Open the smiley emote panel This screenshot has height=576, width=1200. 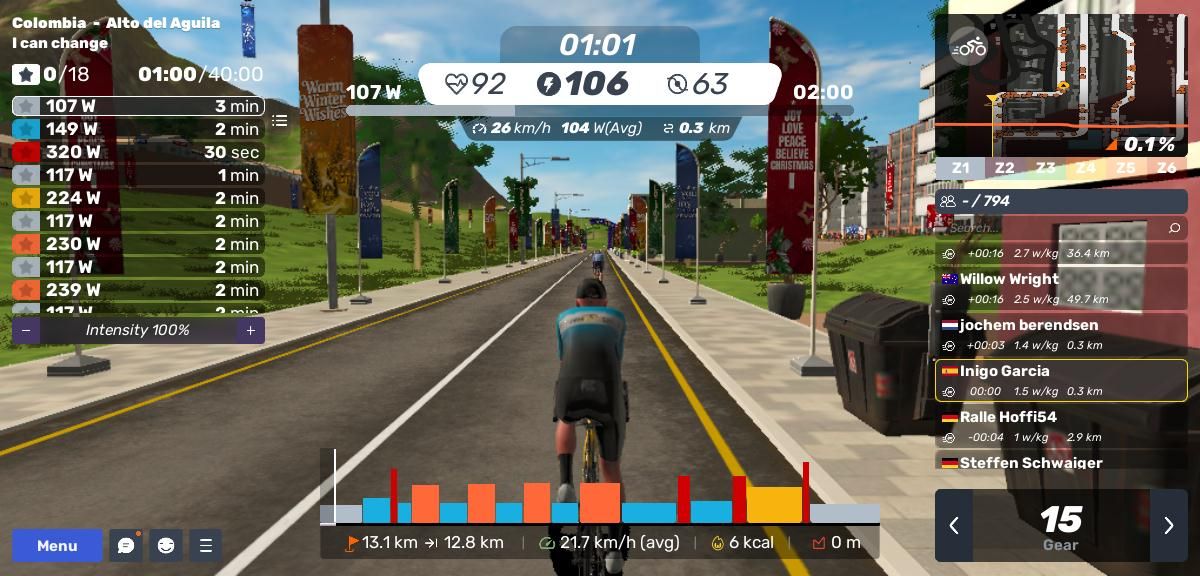pyautogui.click(x=166, y=545)
